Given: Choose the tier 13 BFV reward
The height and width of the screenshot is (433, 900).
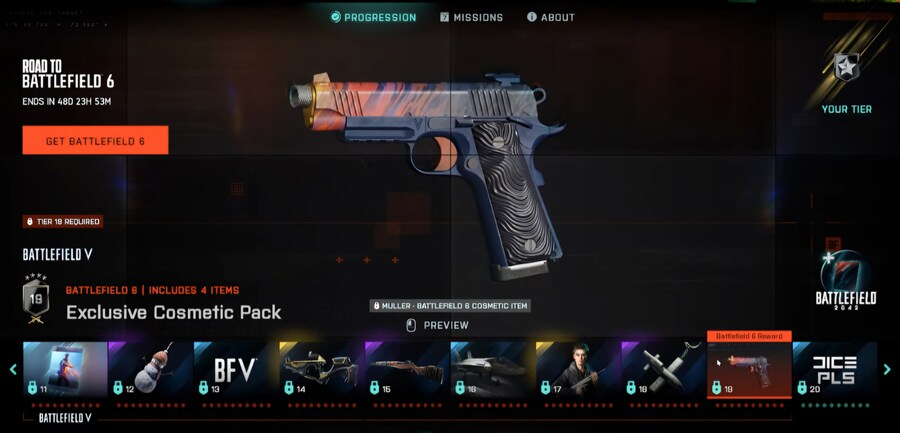Looking at the screenshot, I should [x=236, y=370].
